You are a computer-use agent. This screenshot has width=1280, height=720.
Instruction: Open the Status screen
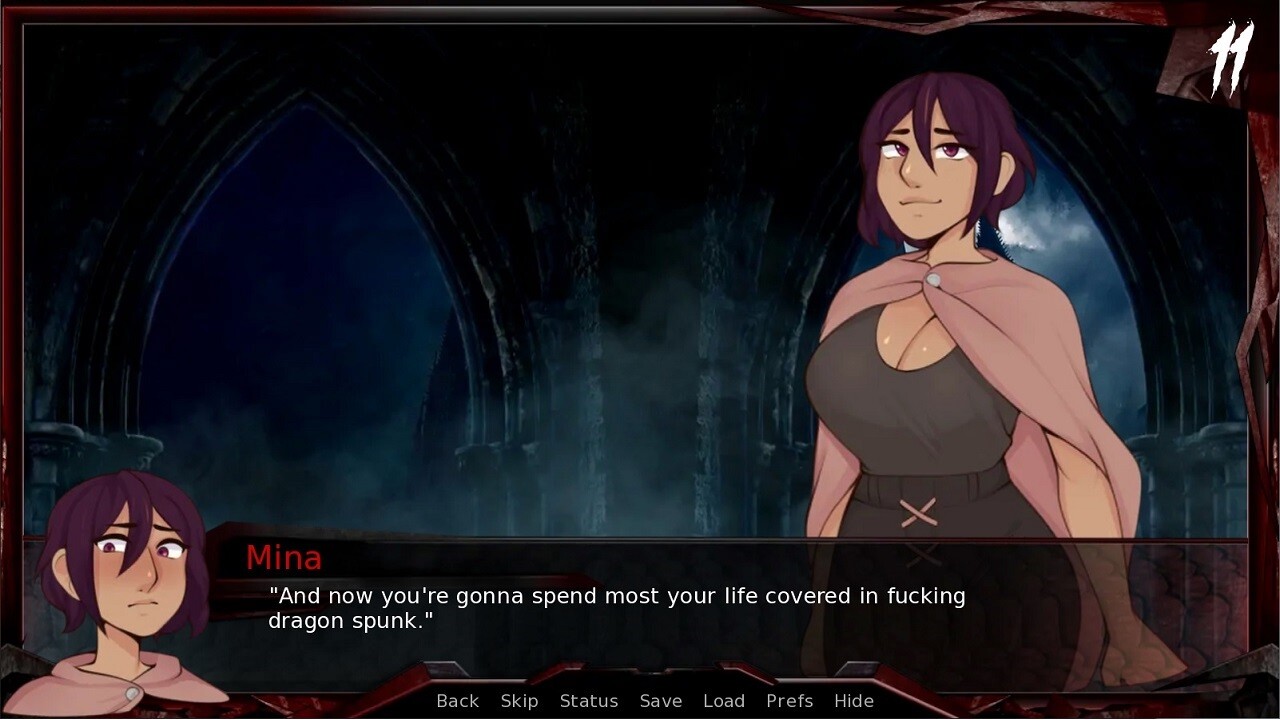[589, 701]
